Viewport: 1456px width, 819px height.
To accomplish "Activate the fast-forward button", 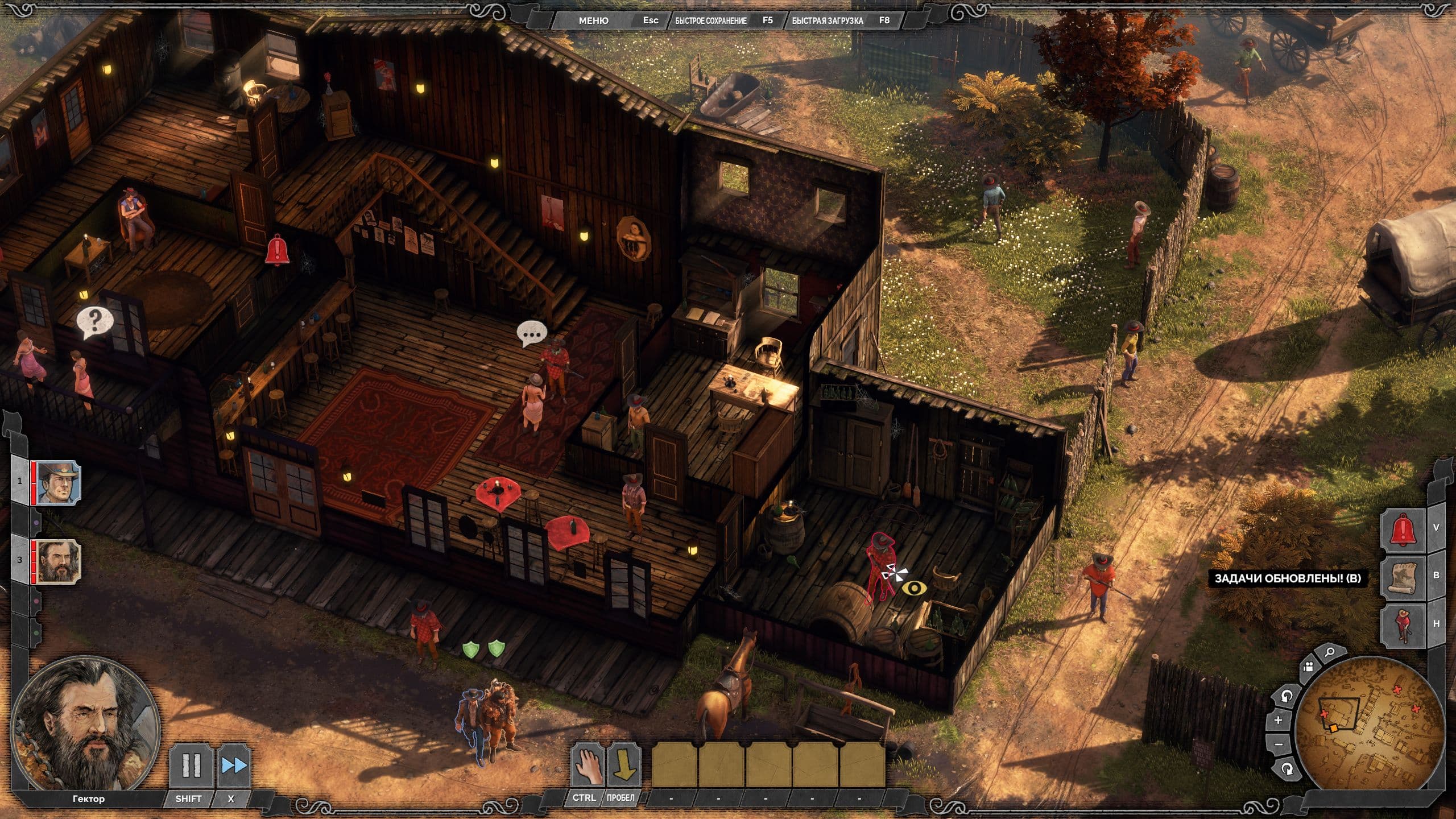I will (x=234, y=766).
